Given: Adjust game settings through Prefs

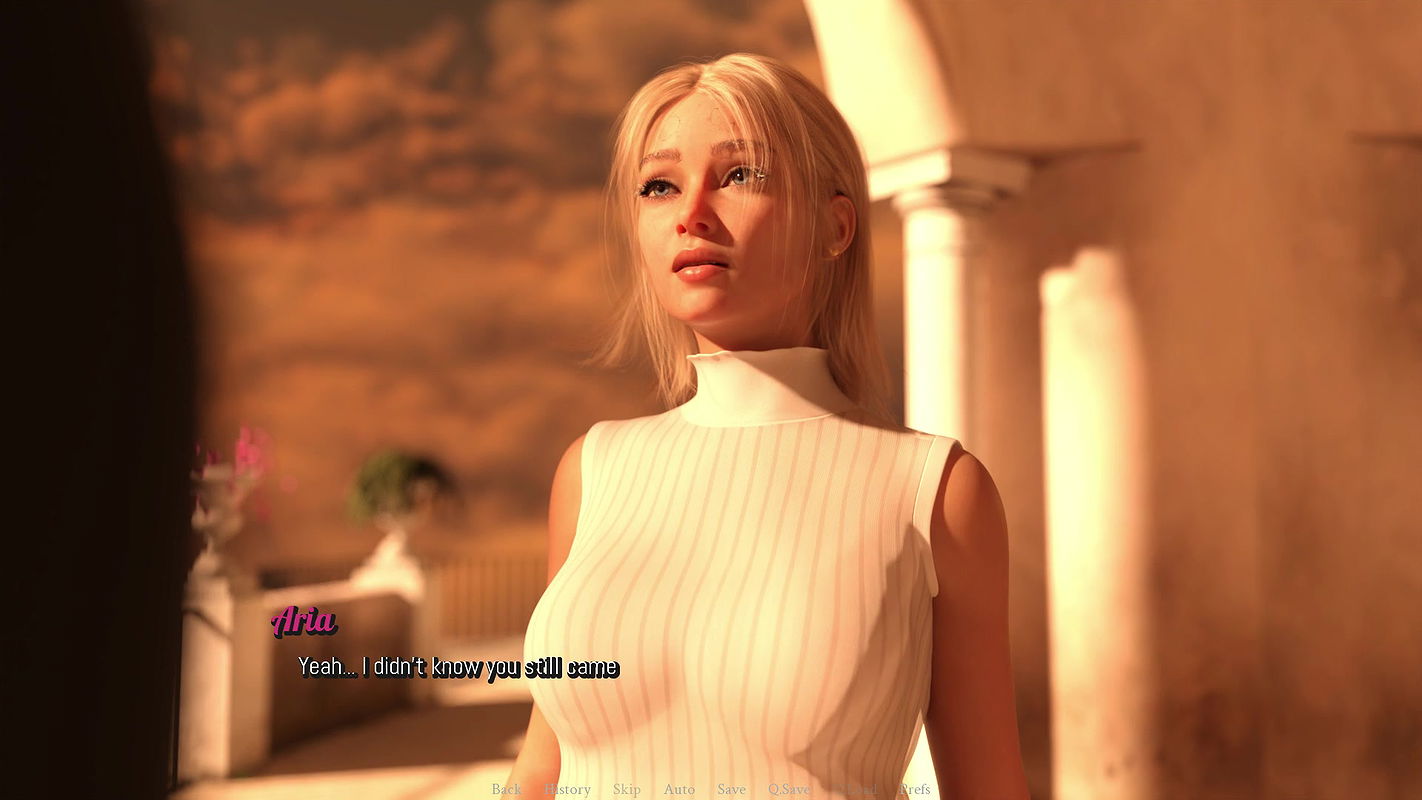Looking at the screenshot, I should 914,789.
